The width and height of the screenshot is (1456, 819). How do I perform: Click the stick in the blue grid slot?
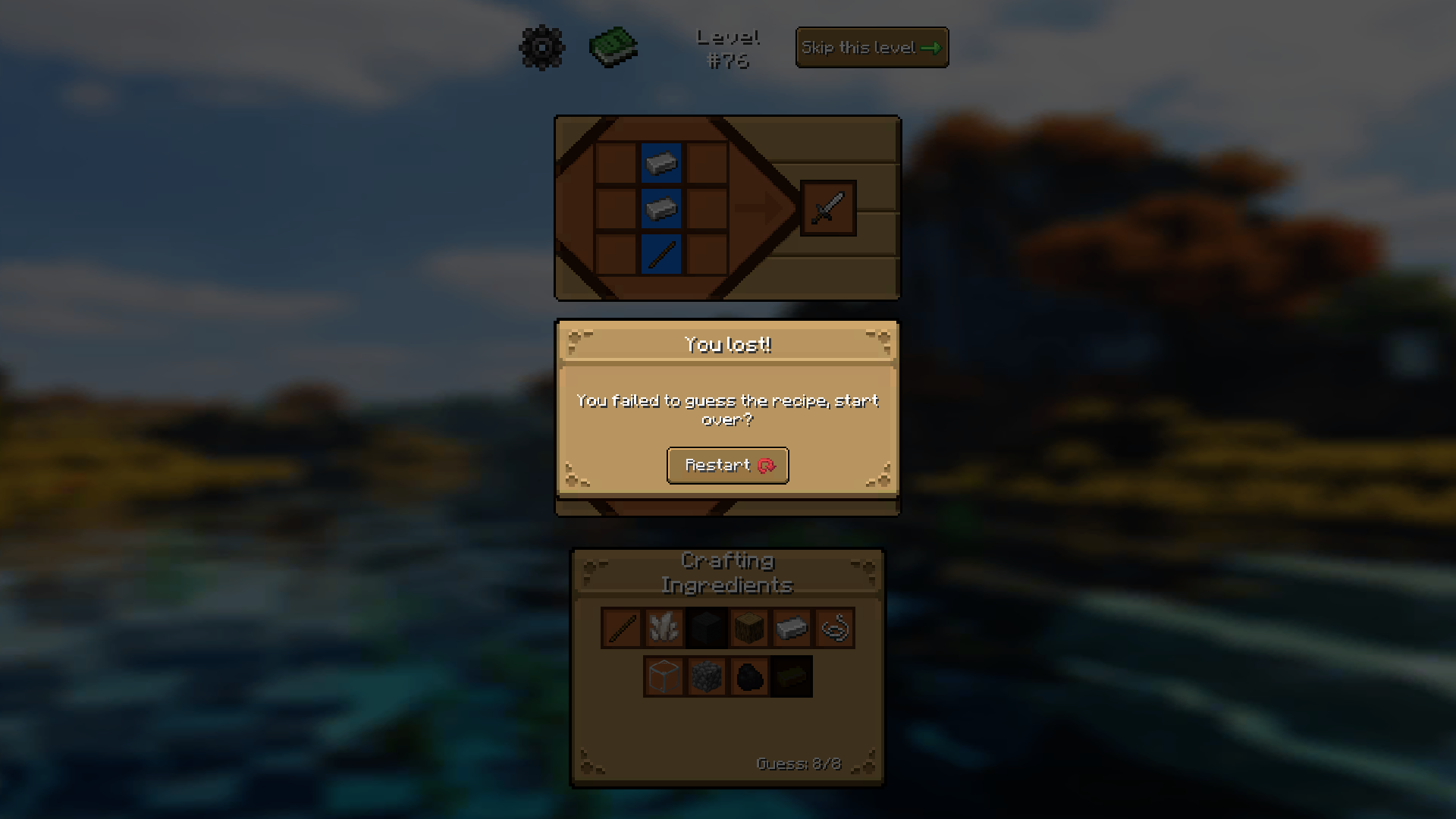coord(661,253)
